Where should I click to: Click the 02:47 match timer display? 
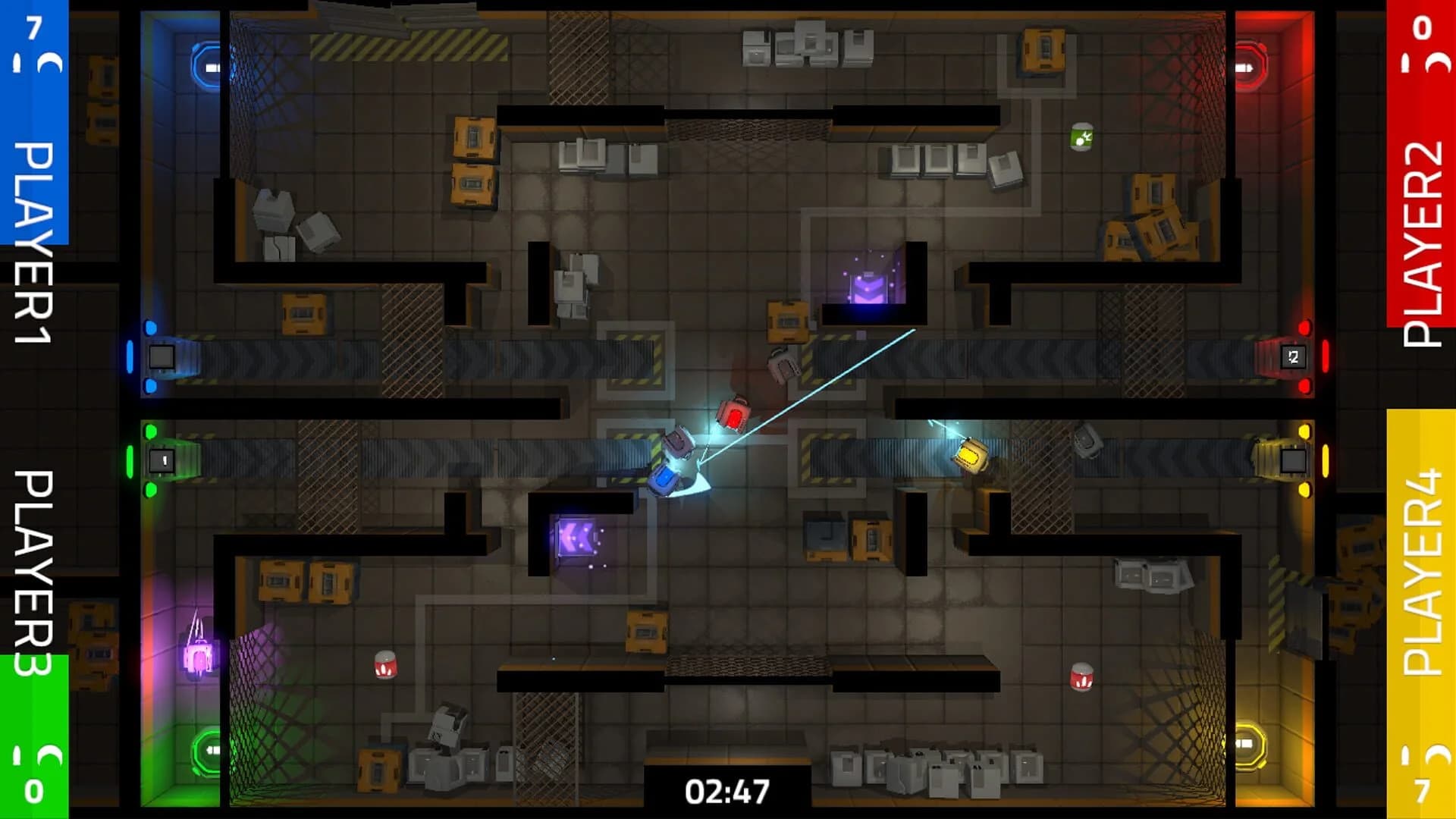click(x=726, y=790)
